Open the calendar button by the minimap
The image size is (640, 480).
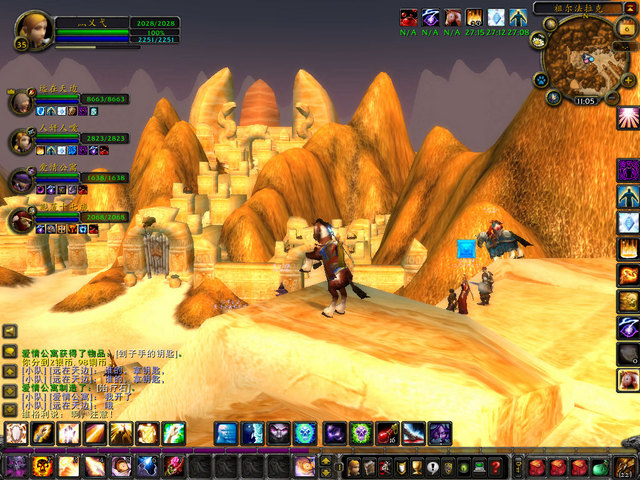tap(627, 29)
